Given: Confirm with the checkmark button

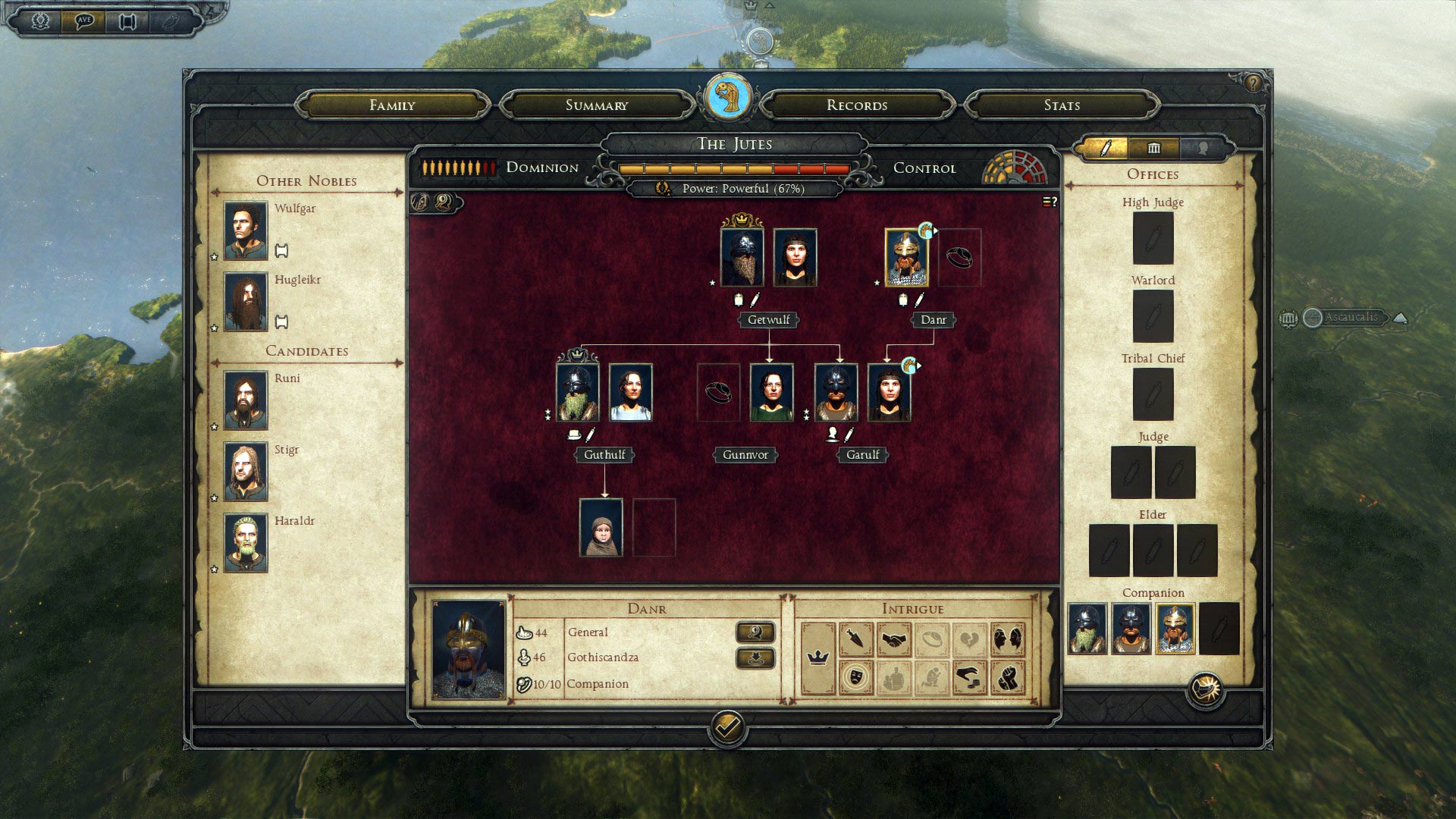Looking at the screenshot, I should [x=727, y=728].
